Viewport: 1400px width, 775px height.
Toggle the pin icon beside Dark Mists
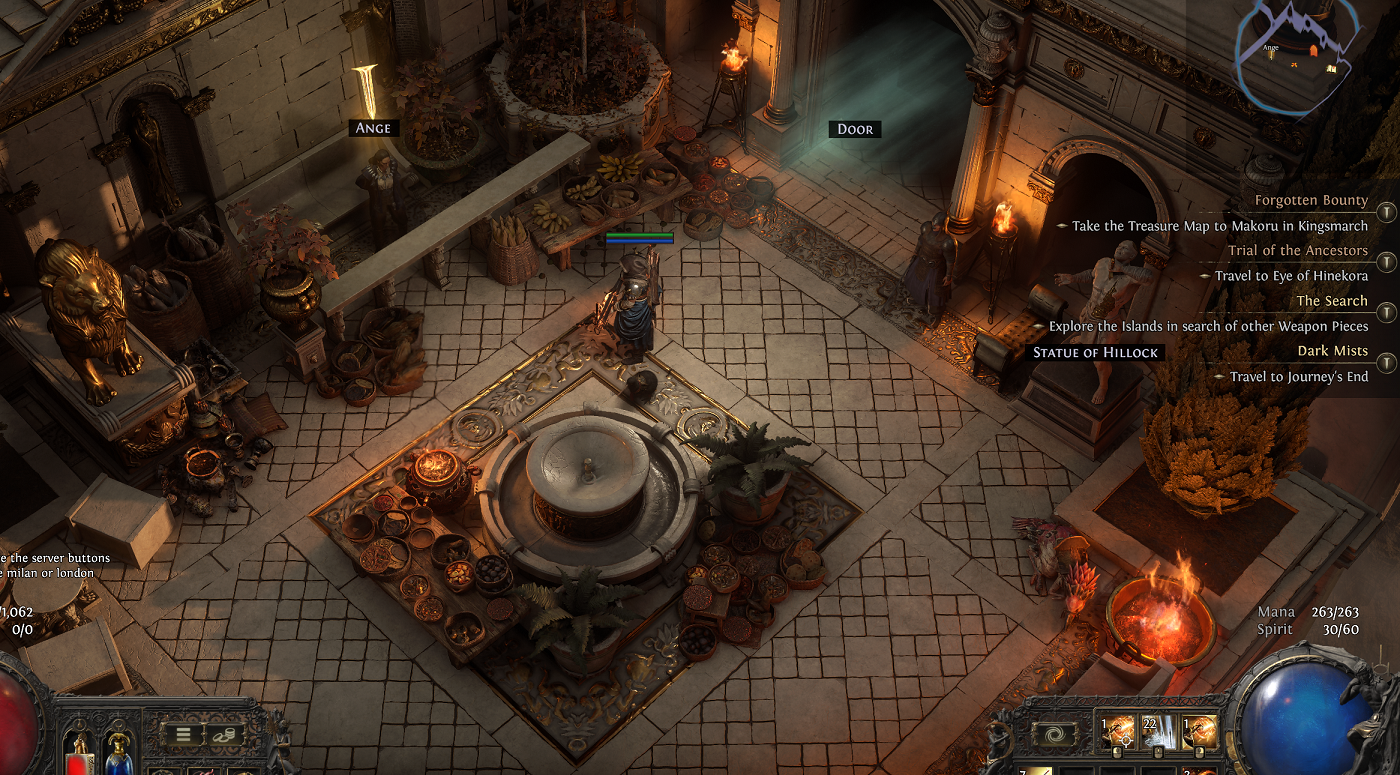click(x=1386, y=363)
